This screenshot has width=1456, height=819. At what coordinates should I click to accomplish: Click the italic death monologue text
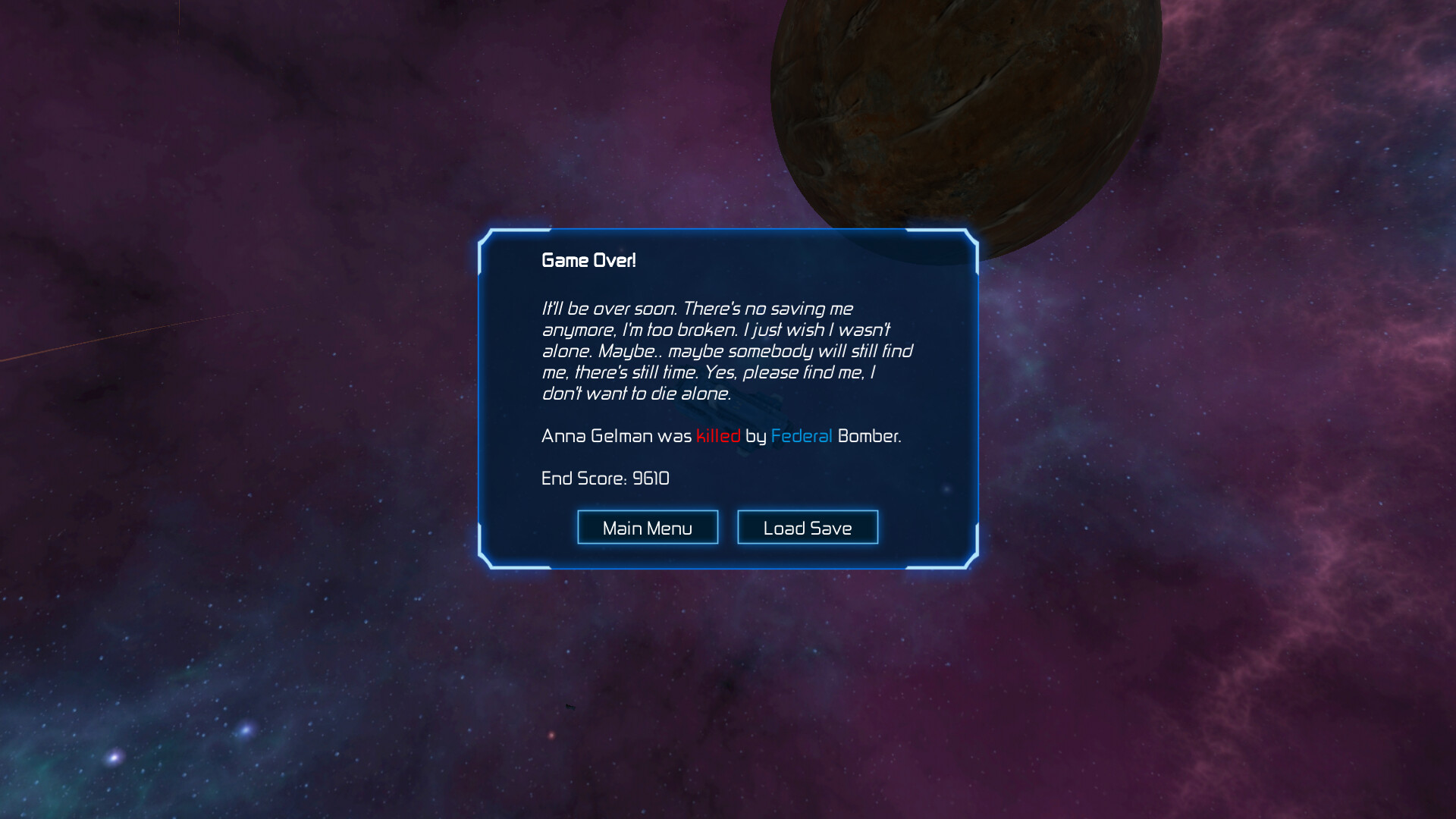tap(720, 350)
